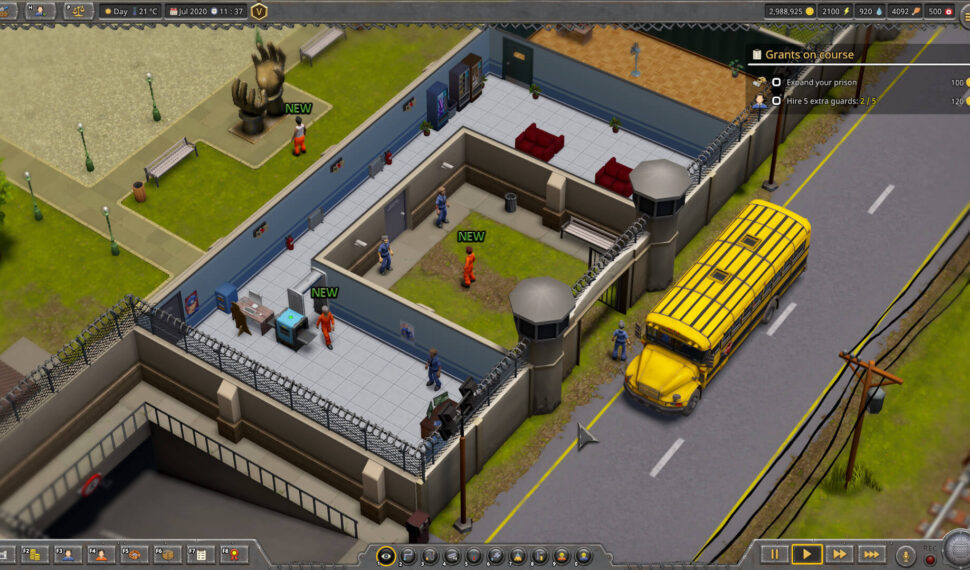Select the eye overview view mode
This screenshot has width=970, height=570.
[386, 555]
